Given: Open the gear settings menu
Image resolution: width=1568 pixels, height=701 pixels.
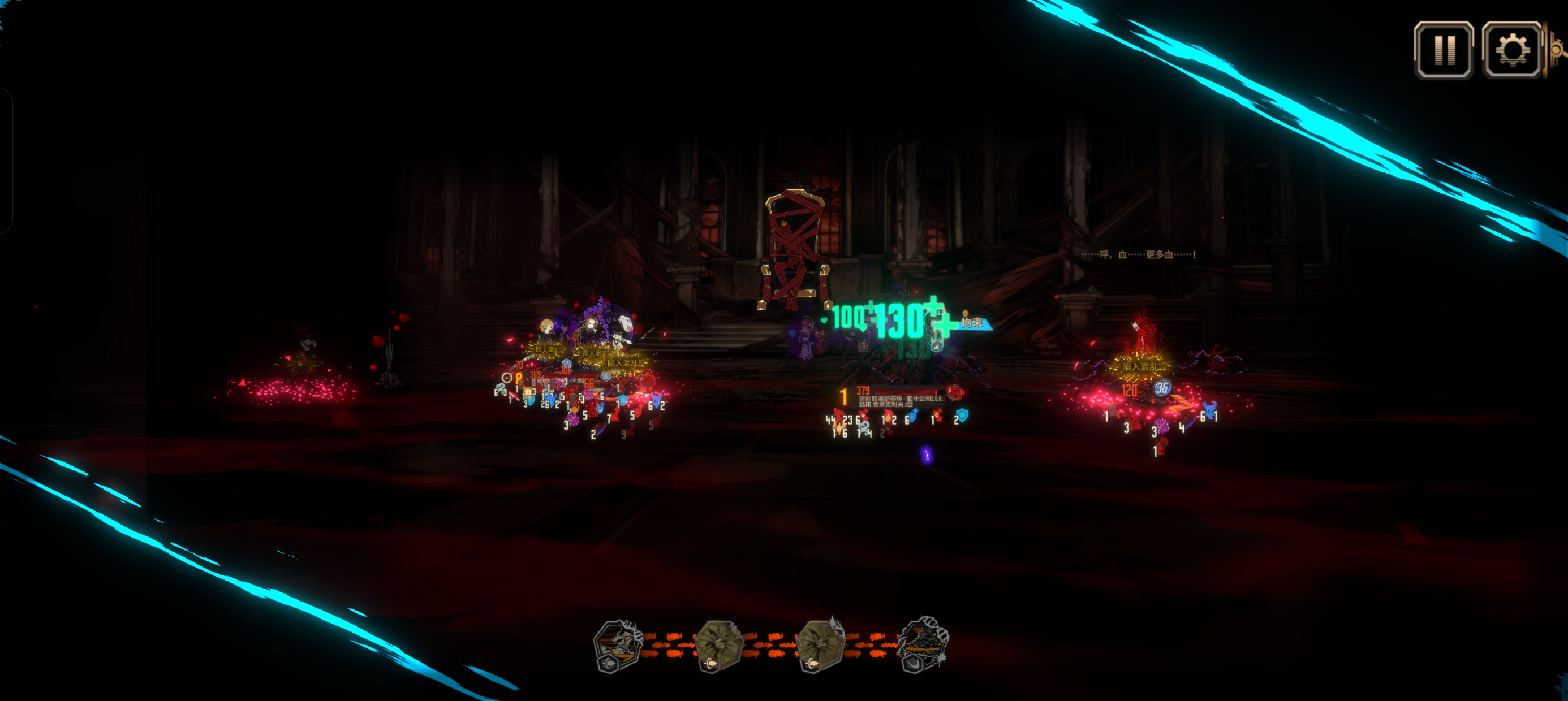Looking at the screenshot, I should tap(1511, 50).
